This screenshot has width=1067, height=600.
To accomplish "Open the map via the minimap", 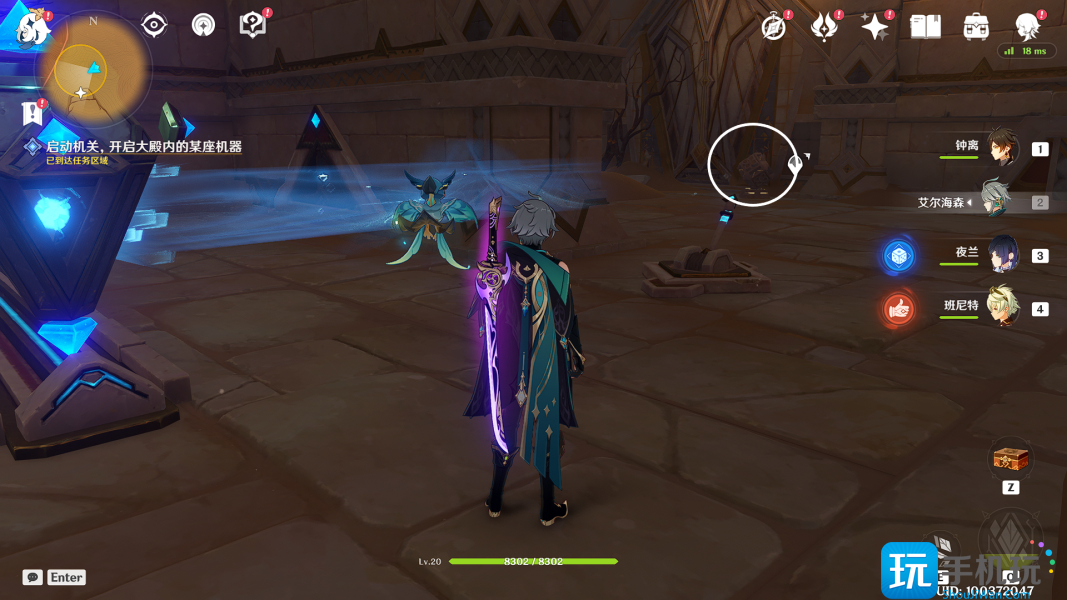I will click(x=90, y=74).
